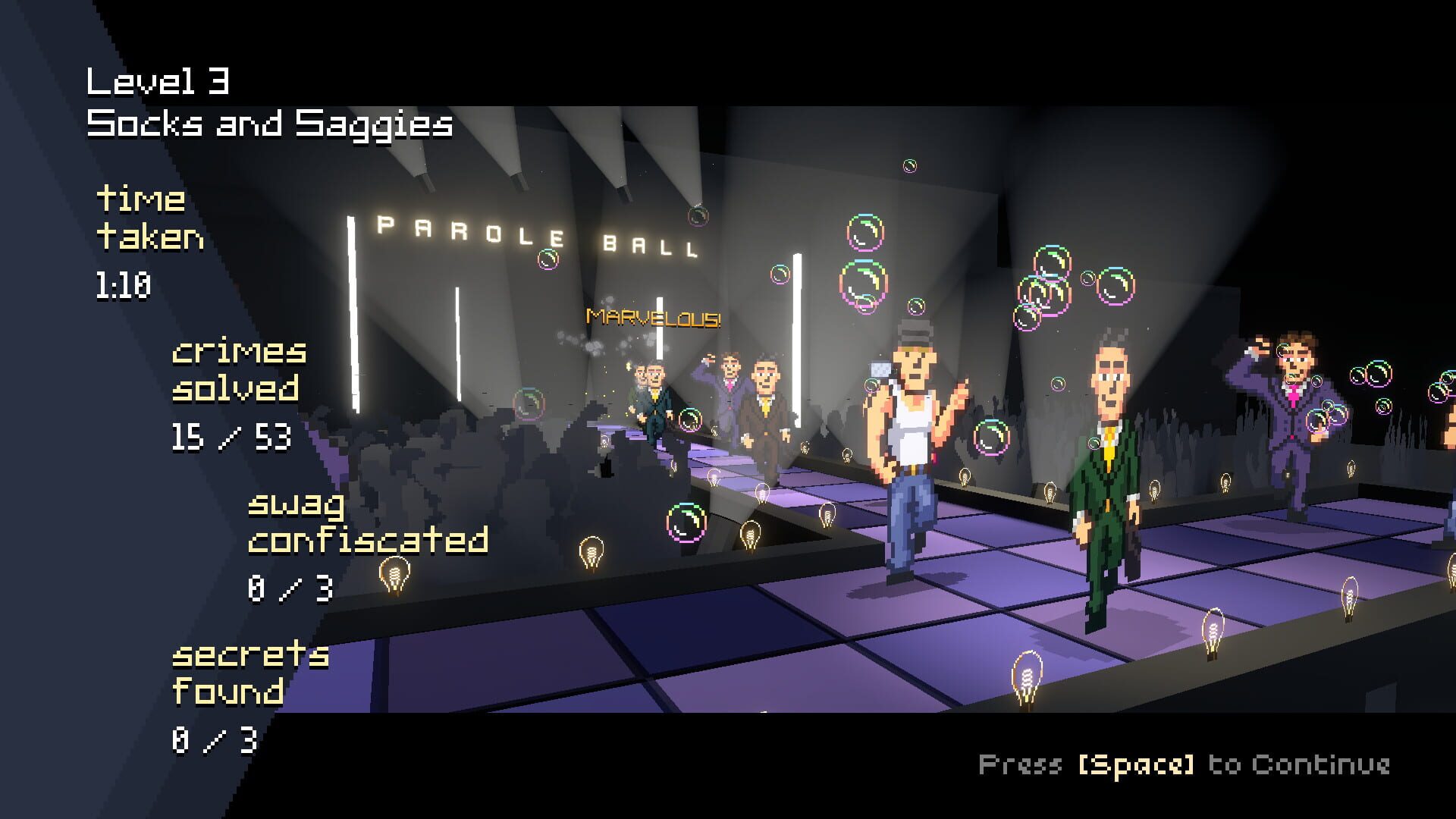Click the MARVELOUS! popup to dismiss it
The image size is (1456, 819).
[x=654, y=318]
